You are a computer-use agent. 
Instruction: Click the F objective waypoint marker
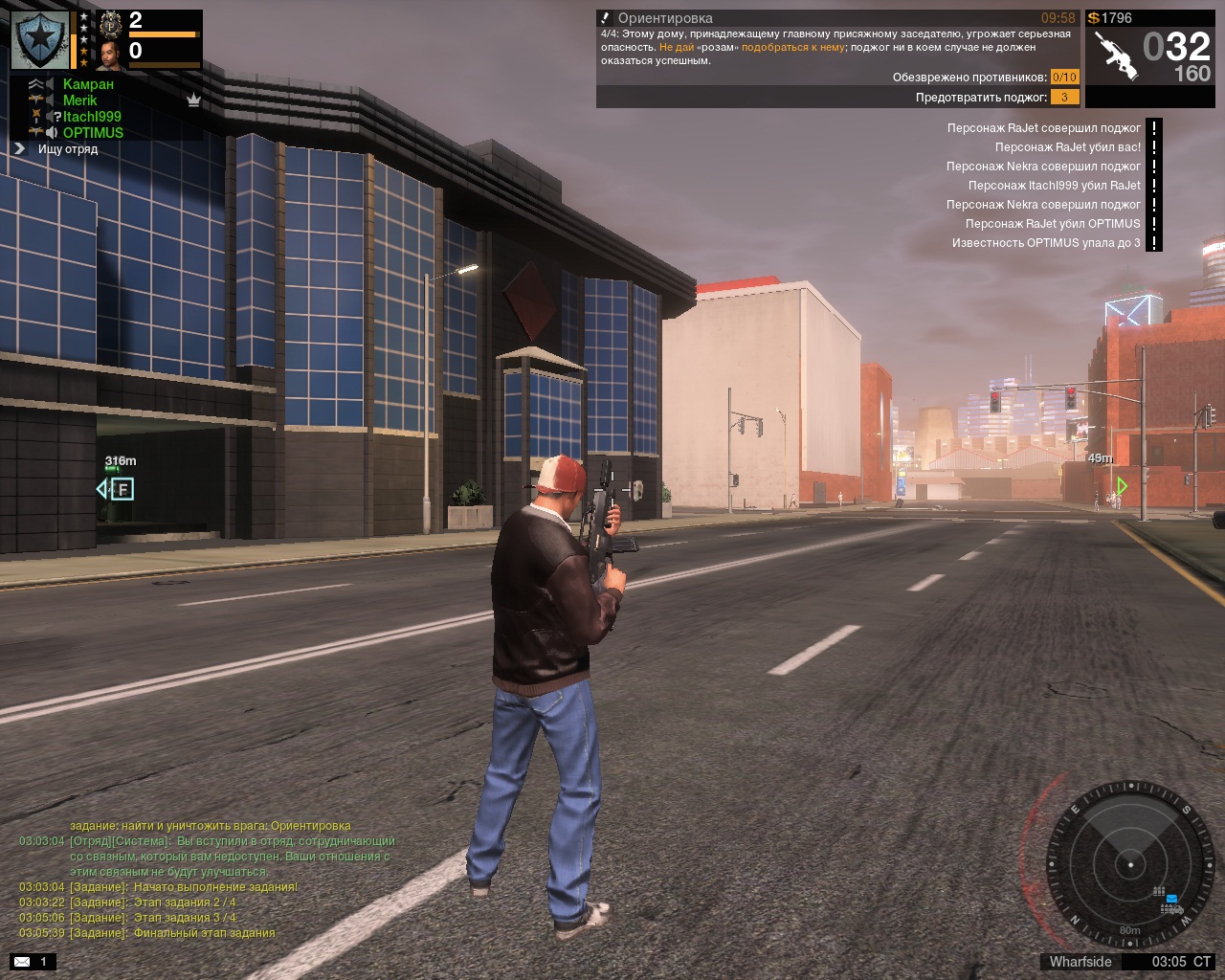(122, 490)
